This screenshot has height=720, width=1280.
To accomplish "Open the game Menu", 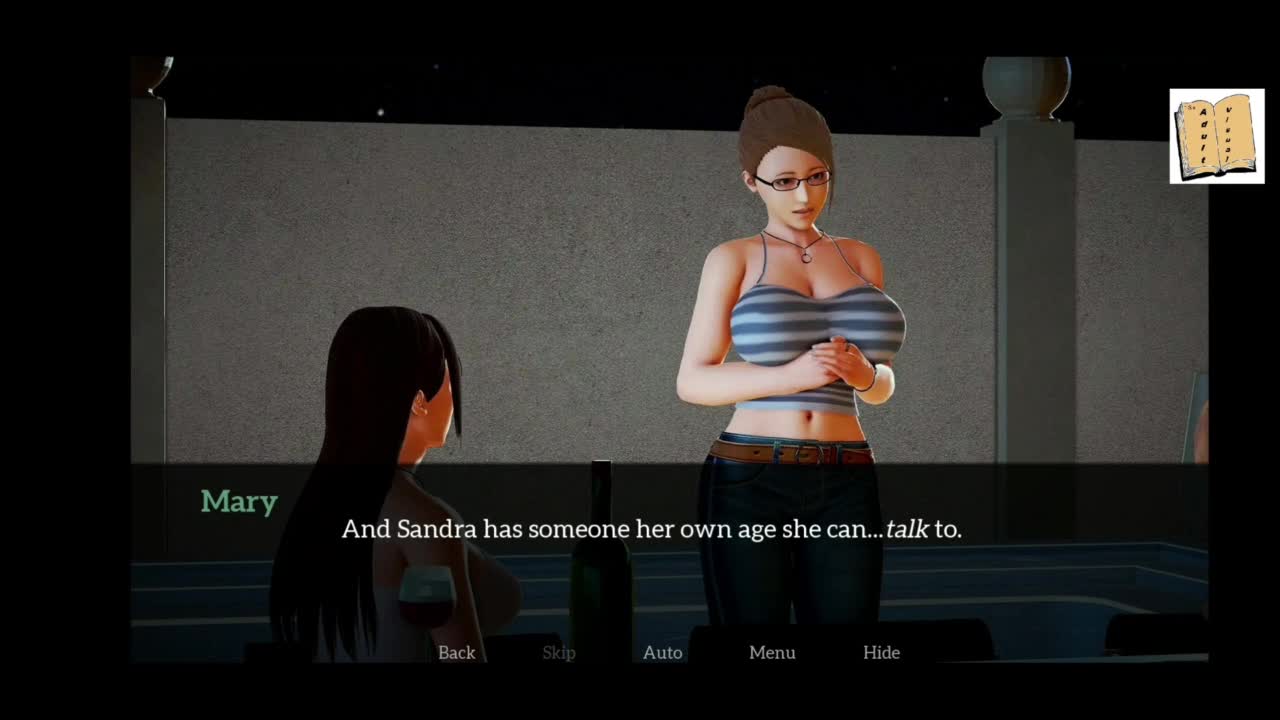I will click(772, 653).
